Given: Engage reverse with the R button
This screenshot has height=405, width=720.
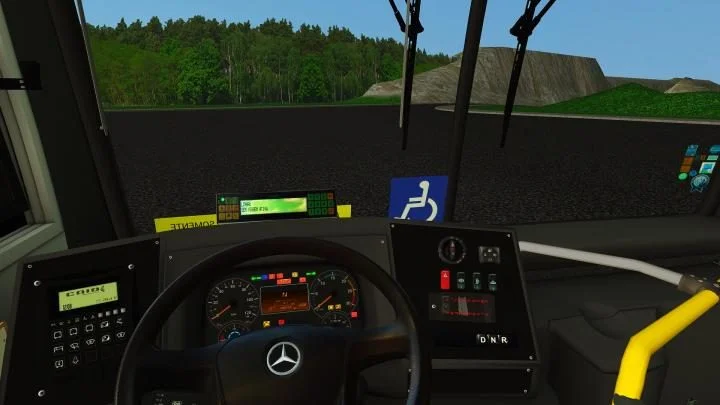Looking at the screenshot, I should 504,339.
